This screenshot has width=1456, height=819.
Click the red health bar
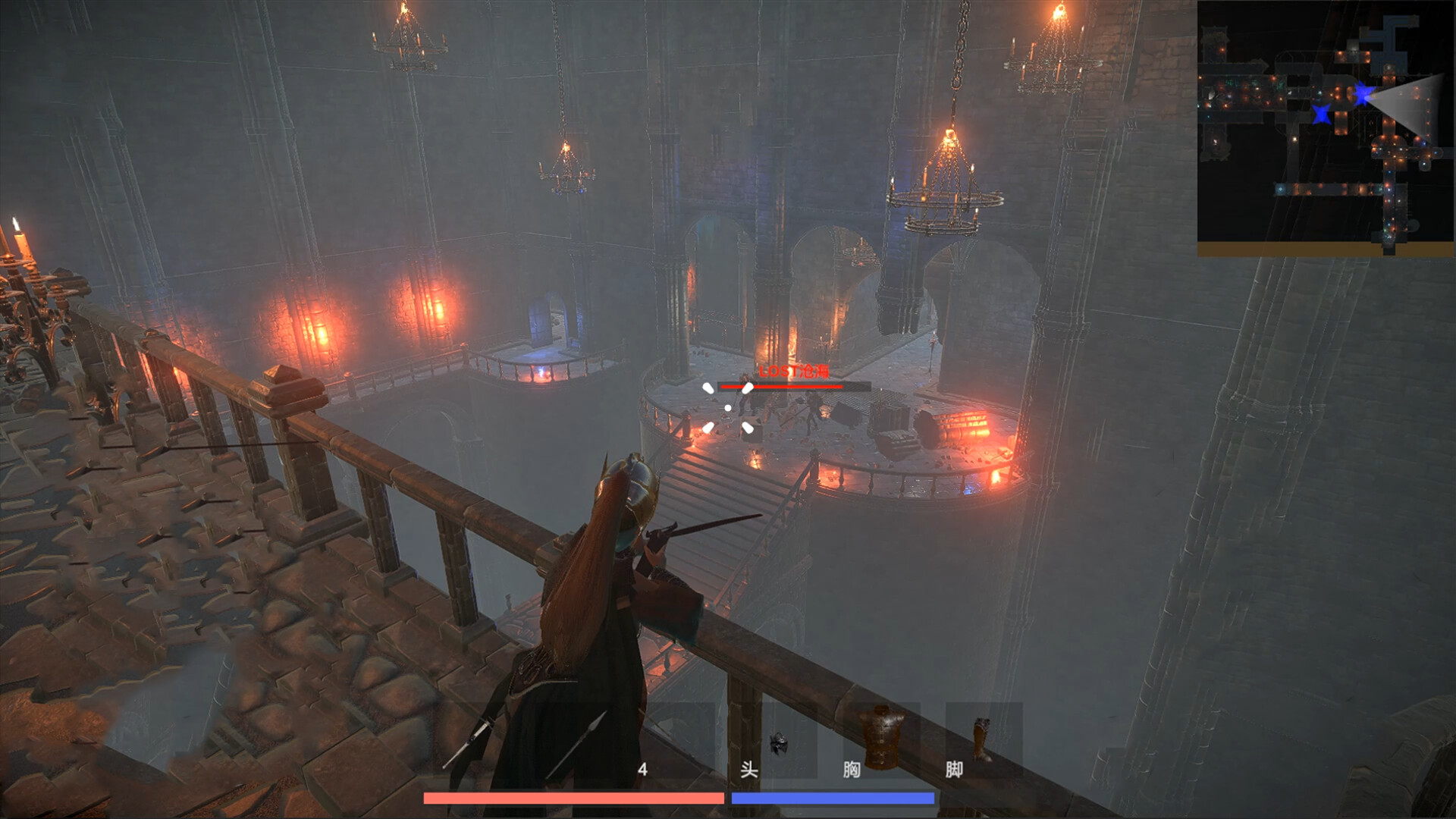tap(574, 797)
